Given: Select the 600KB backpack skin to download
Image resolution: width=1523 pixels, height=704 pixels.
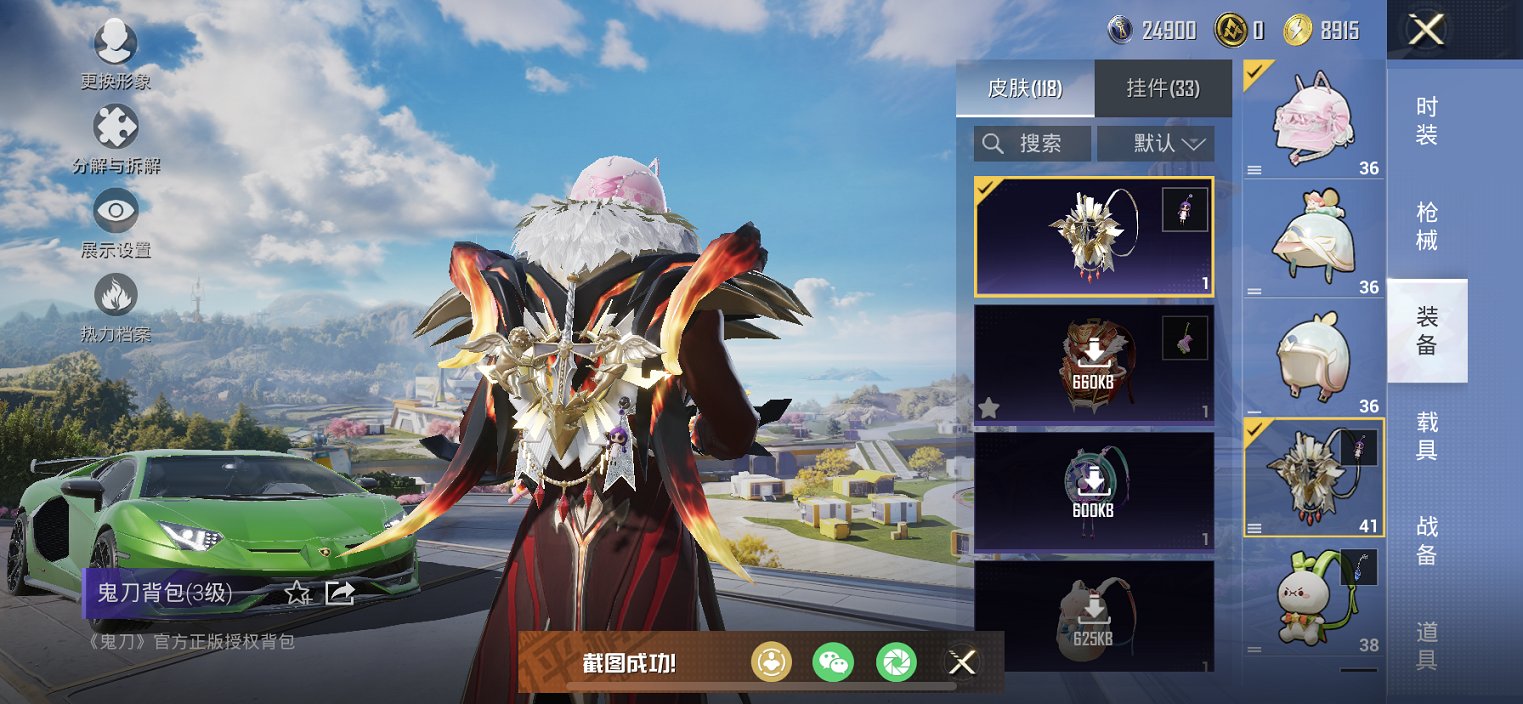Looking at the screenshot, I should pyautogui.click(x=1093, y=491).
